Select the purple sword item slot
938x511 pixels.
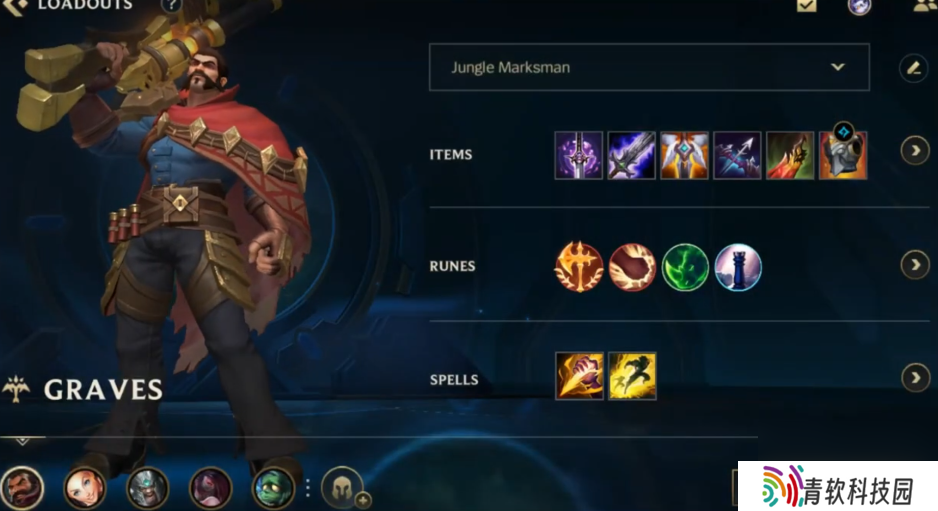coord(579,155)
